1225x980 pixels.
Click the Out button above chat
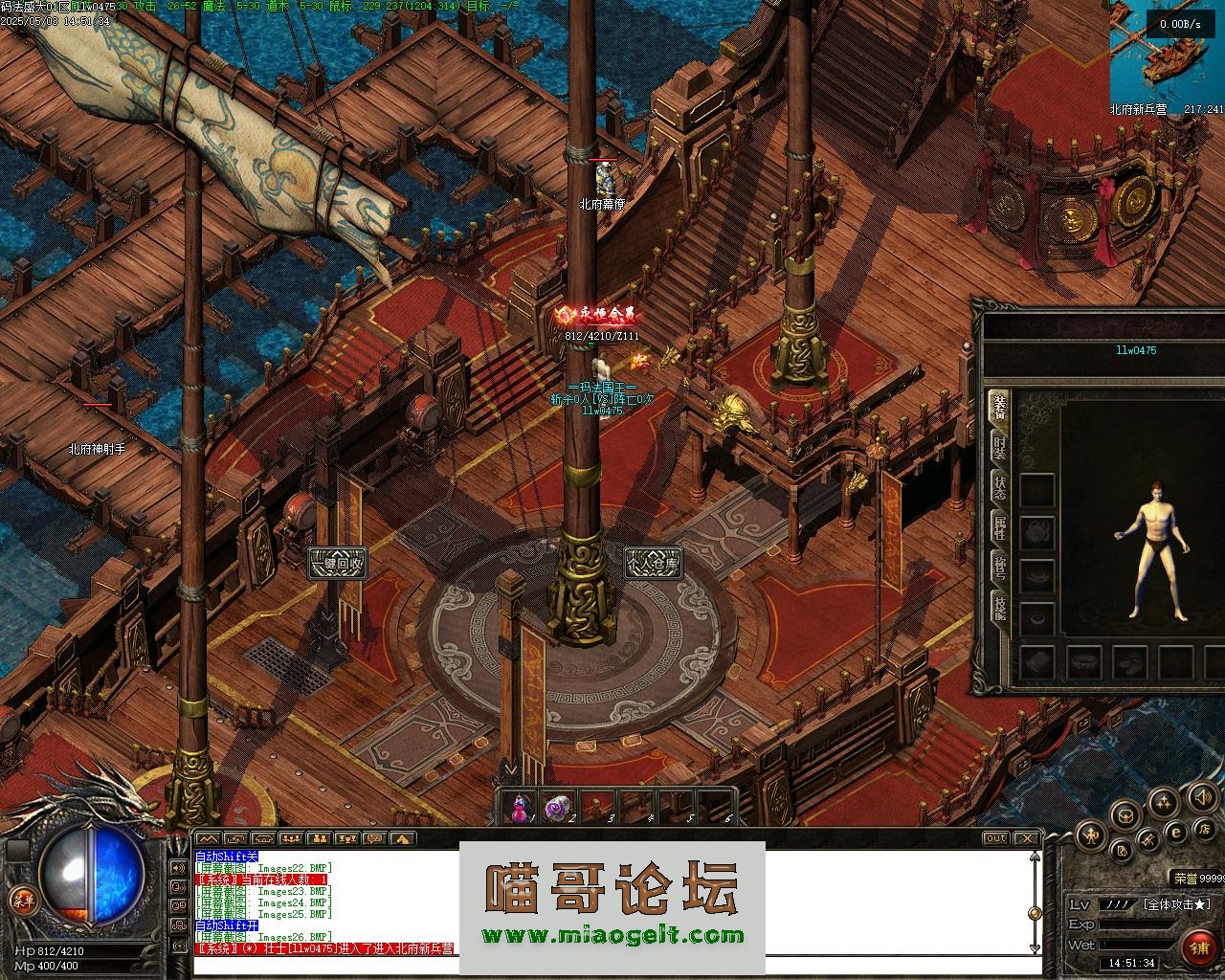(x=996, y=838)
